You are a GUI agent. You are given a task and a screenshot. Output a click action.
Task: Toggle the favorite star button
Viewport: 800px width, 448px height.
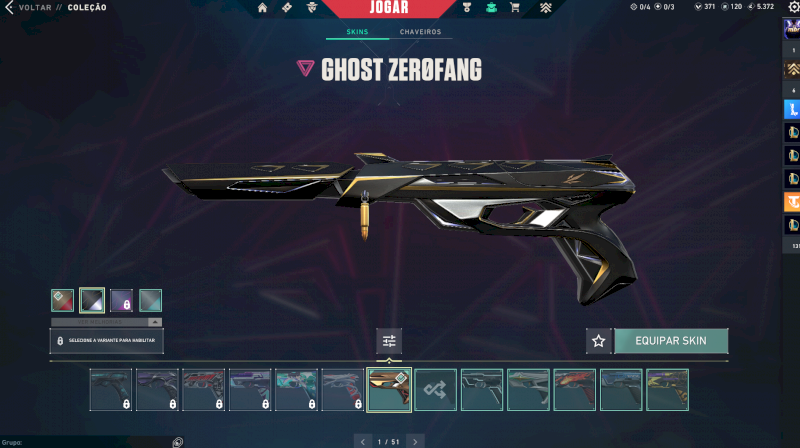point(598,341)
